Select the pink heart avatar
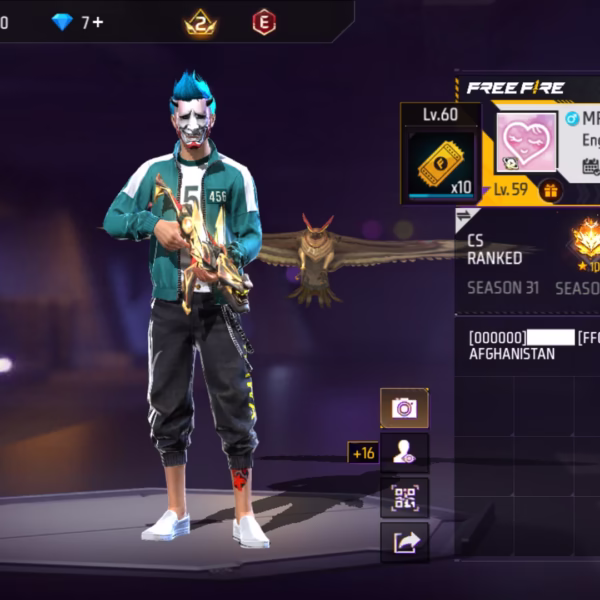 pyautogui.click(x=526, y=142)
